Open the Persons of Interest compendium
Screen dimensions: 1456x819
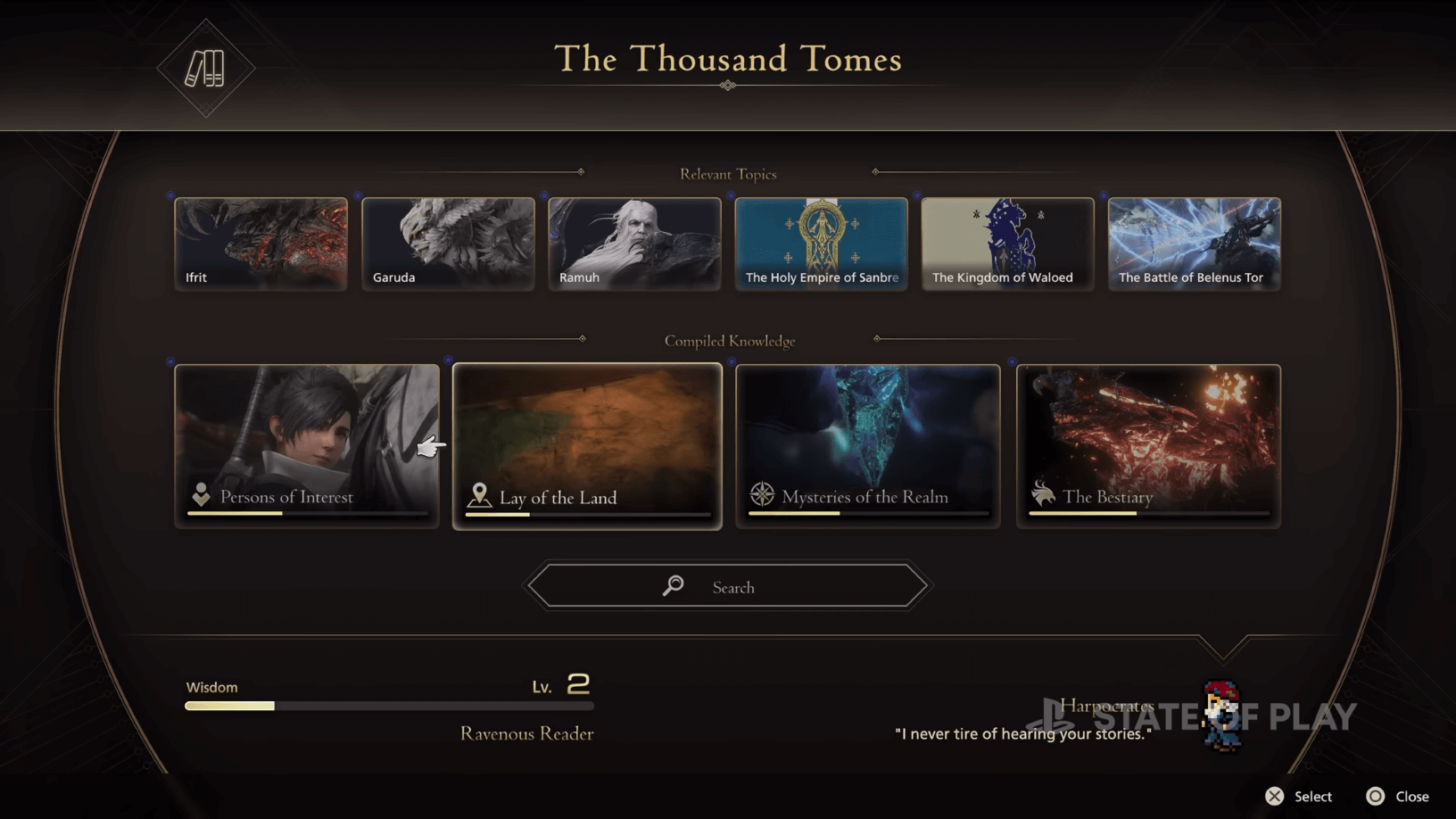tap(307, 444)
